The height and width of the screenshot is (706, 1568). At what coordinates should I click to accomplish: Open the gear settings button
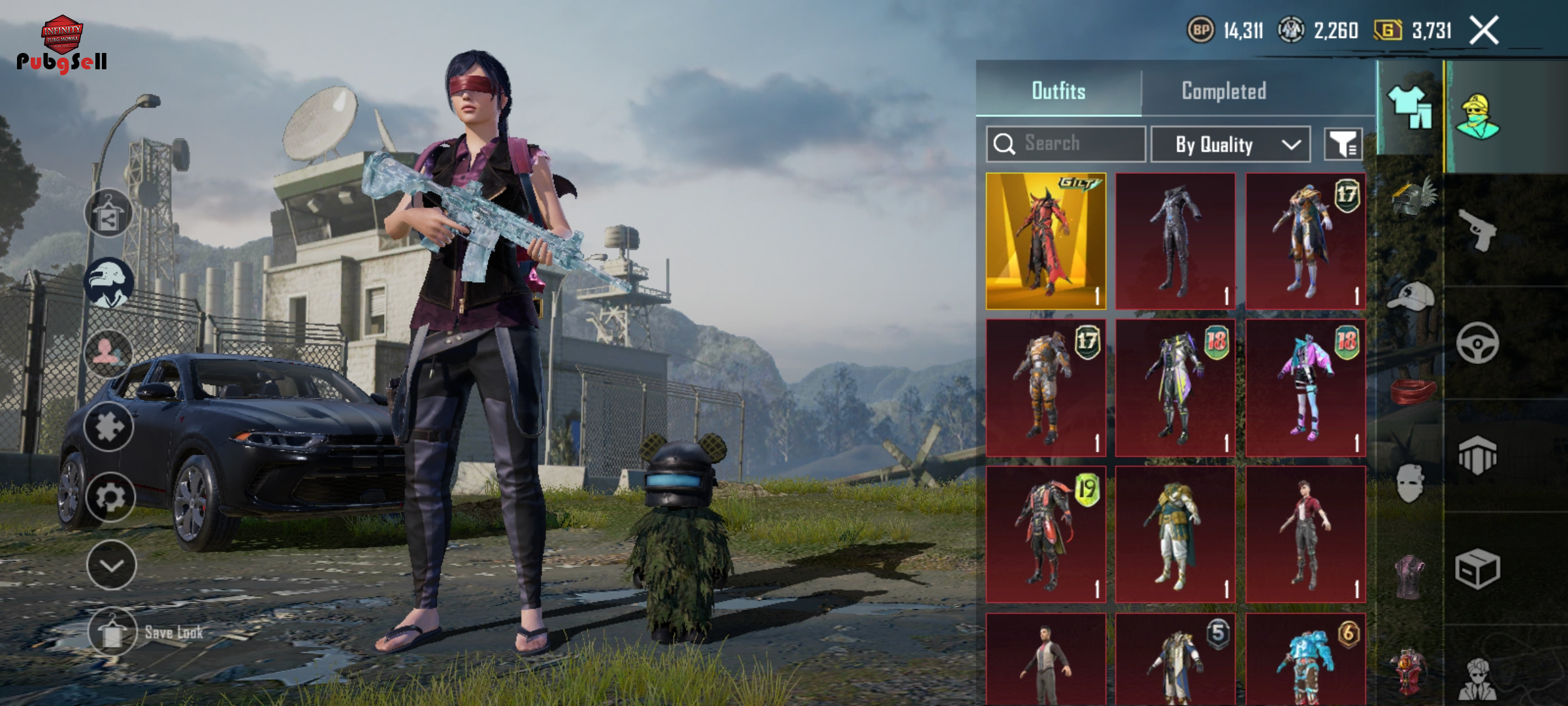click(x=110, y=497)
